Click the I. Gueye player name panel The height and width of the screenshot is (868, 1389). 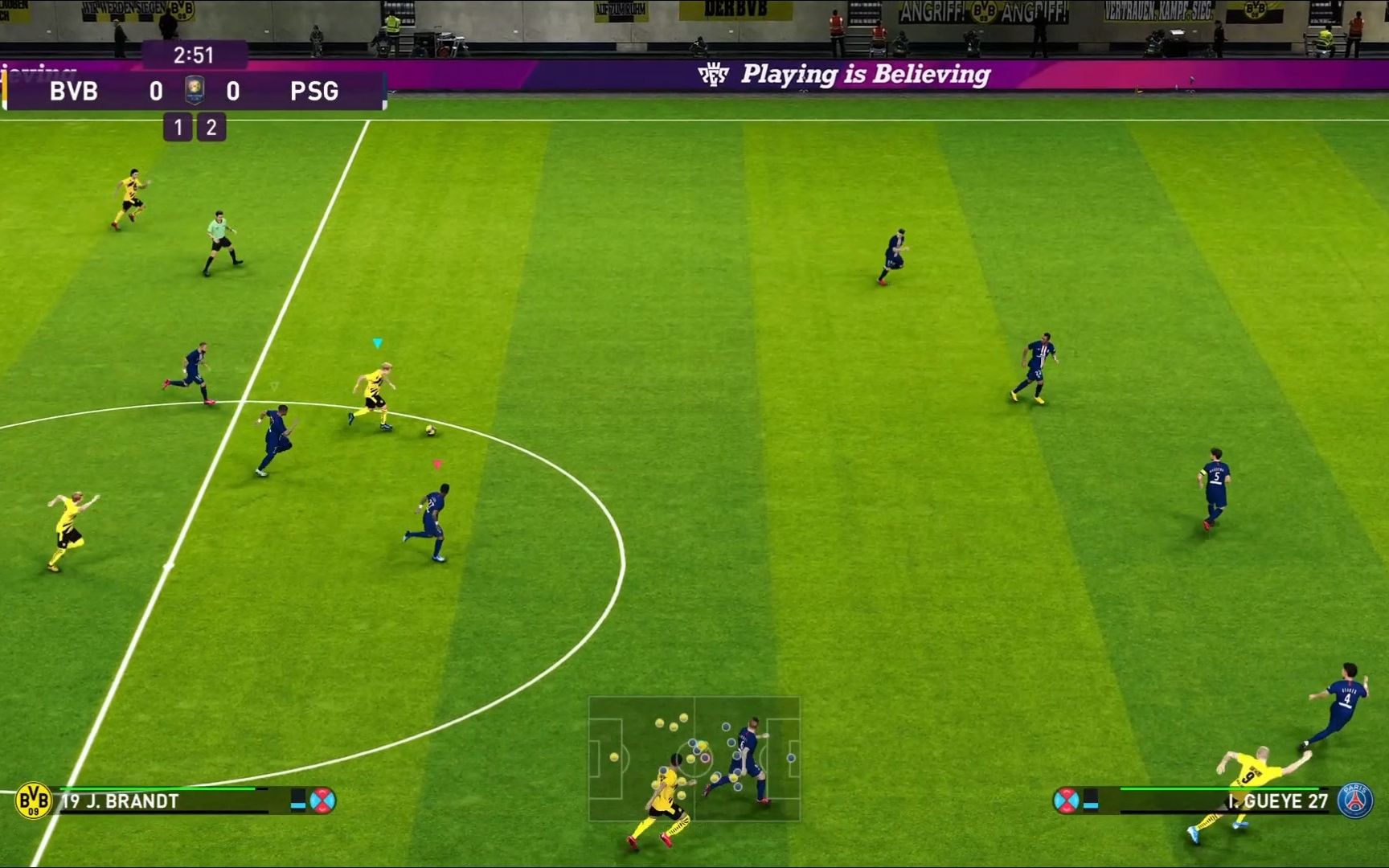pyautogui.click(x=1276, y=801)
